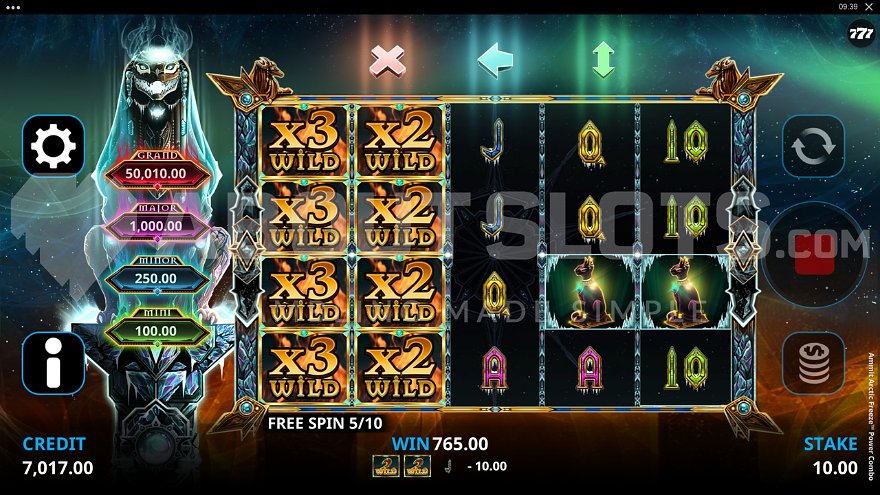Toggle the autoplay circular arrows button

pos(812,146)
